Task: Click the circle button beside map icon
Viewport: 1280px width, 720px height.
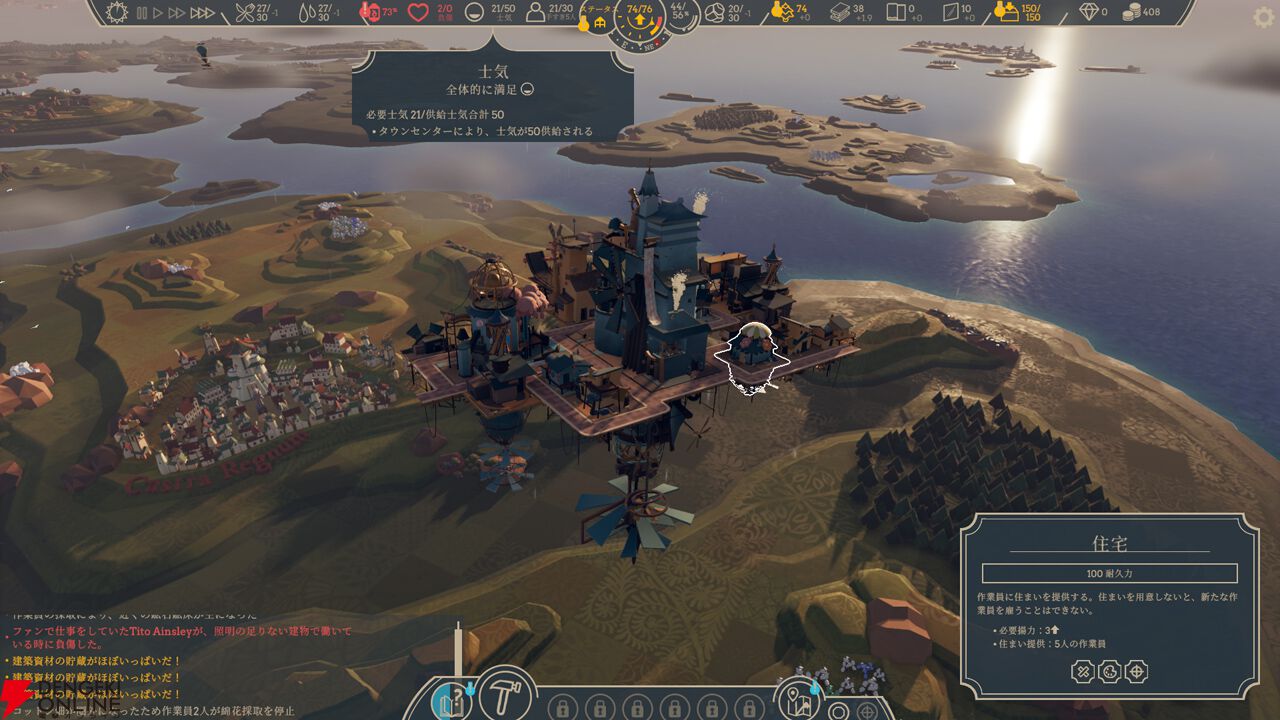Action: pyautogui.click(x=838, y=711)
